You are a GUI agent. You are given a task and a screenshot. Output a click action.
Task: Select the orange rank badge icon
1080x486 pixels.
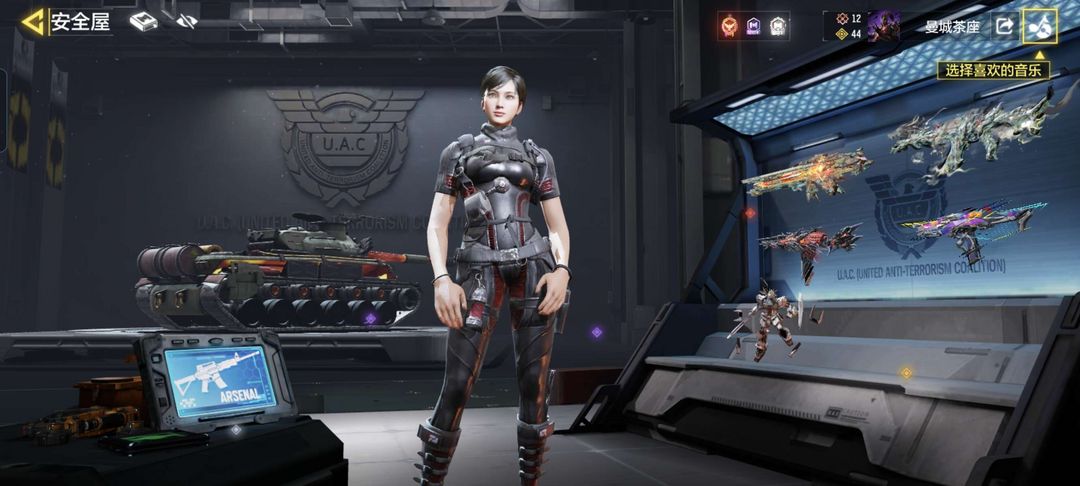pos(730,26)
